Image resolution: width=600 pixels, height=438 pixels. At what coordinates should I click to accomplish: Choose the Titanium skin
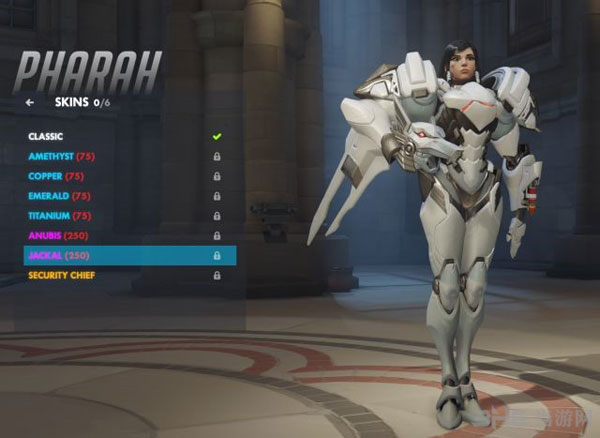tap(56, 216)
